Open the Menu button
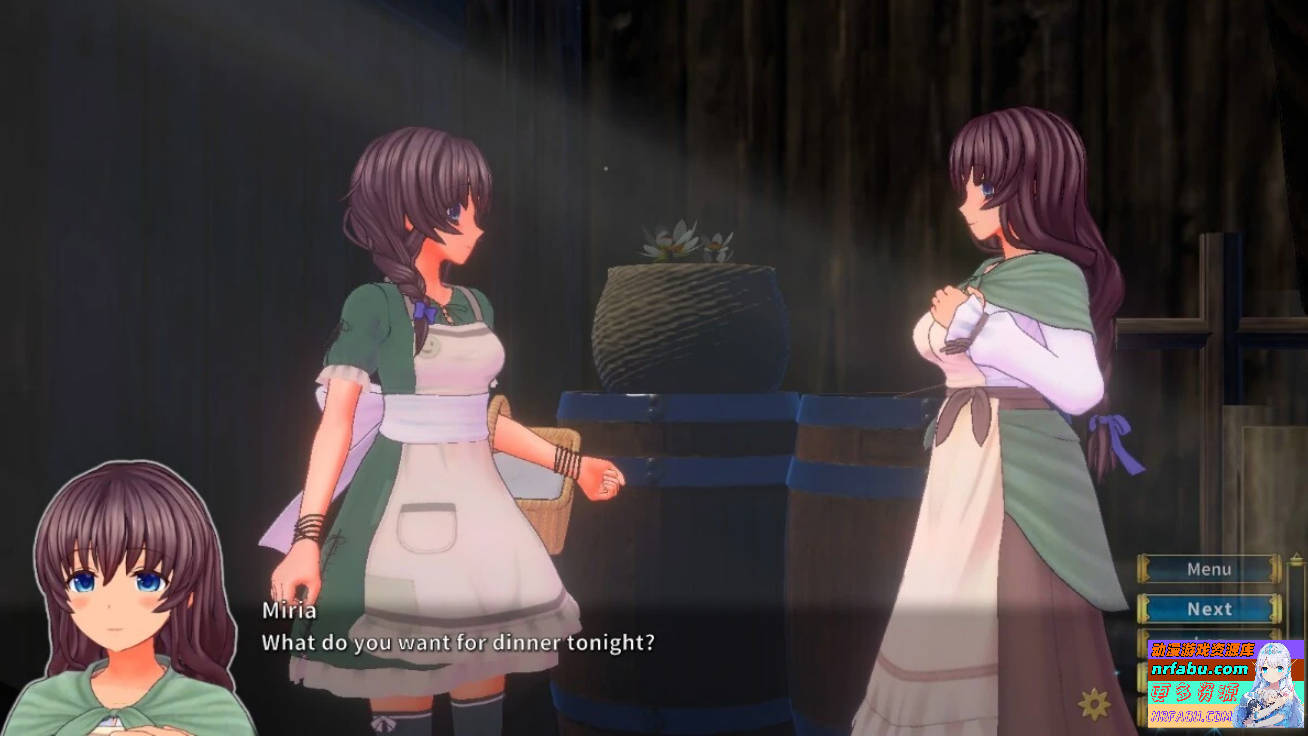This screenshot has height=737, width=1308. [1208, 568]
